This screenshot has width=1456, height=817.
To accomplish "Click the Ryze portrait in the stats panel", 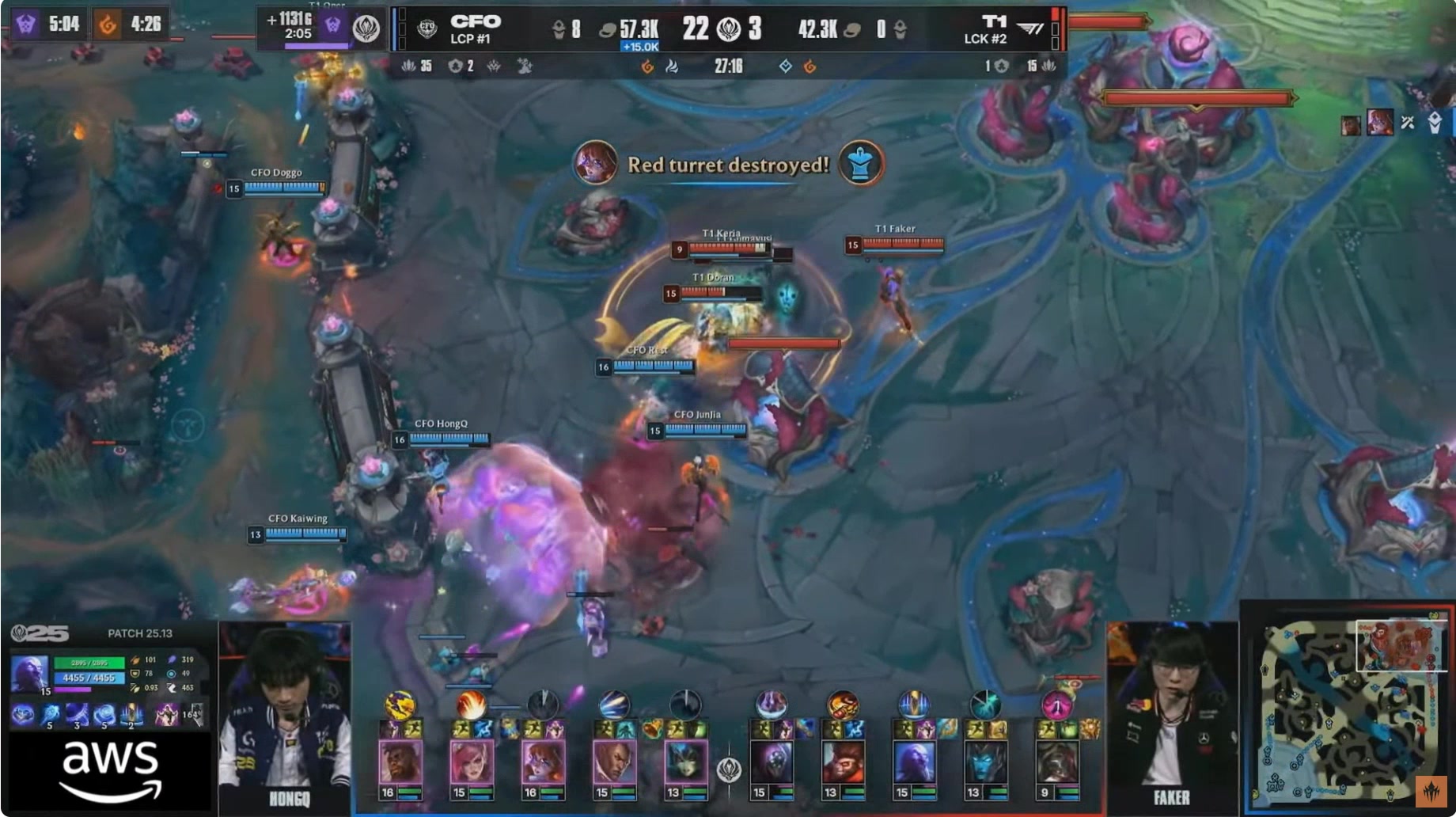I will point(29,673).
